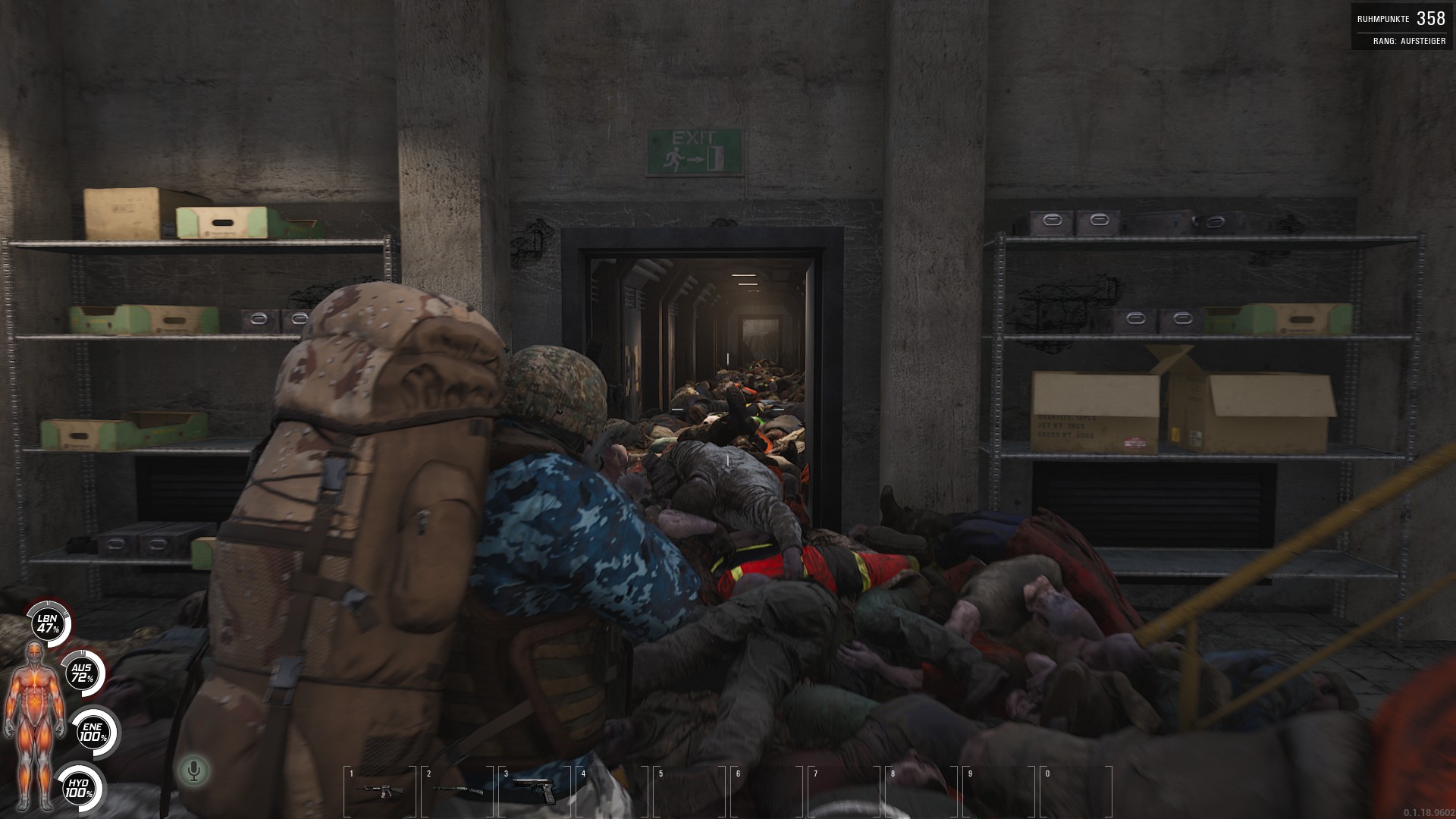The height and width of the screenshot is (819, 1456).
Task: Toggle the microphone voice chat icon
Action: (194, 771)
